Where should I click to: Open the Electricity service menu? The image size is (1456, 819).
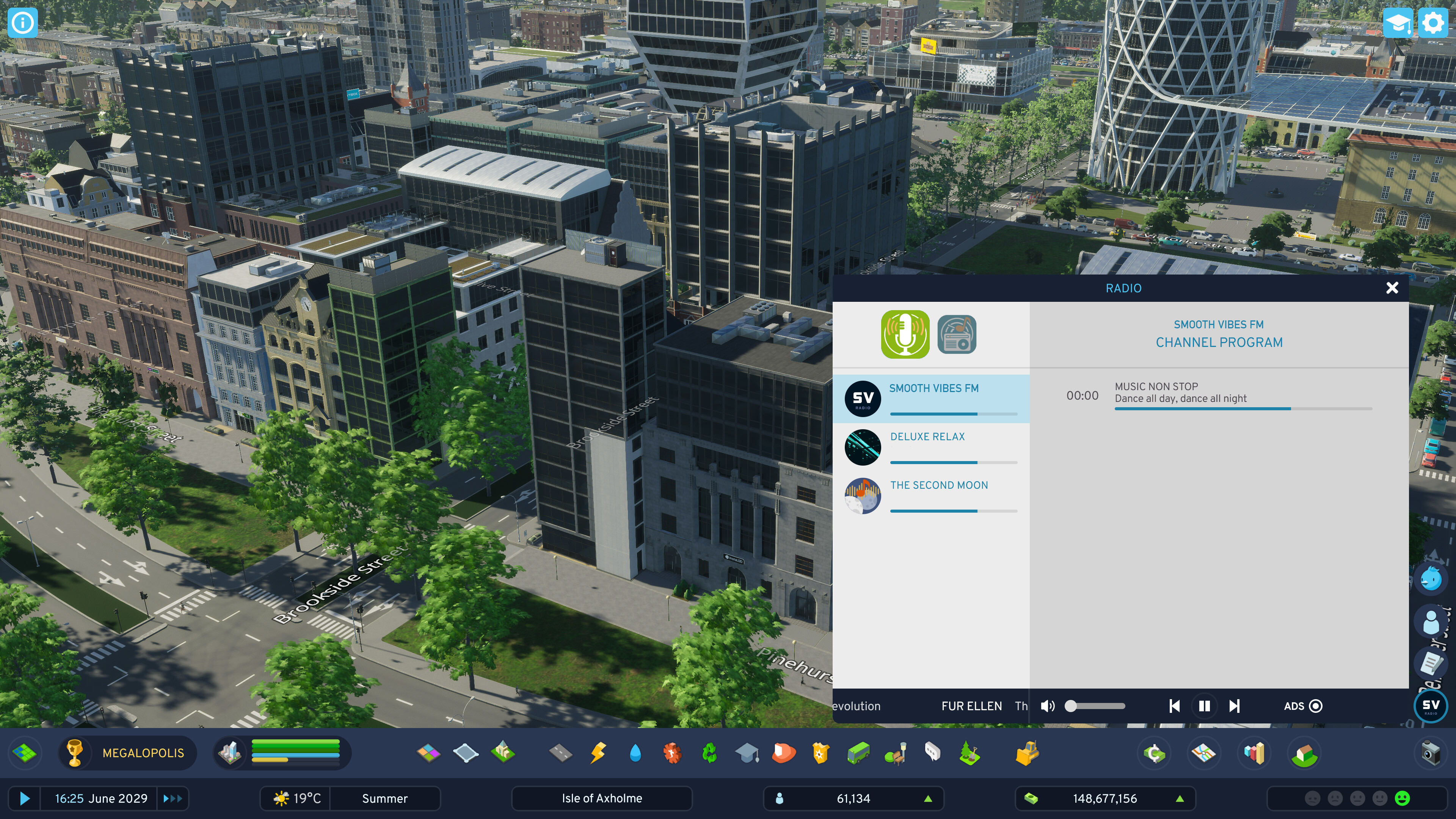[598, 753]
